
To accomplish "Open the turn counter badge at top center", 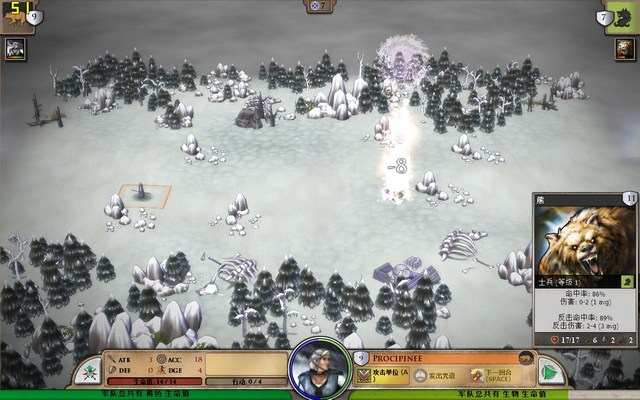I will (x=319, y=6).
